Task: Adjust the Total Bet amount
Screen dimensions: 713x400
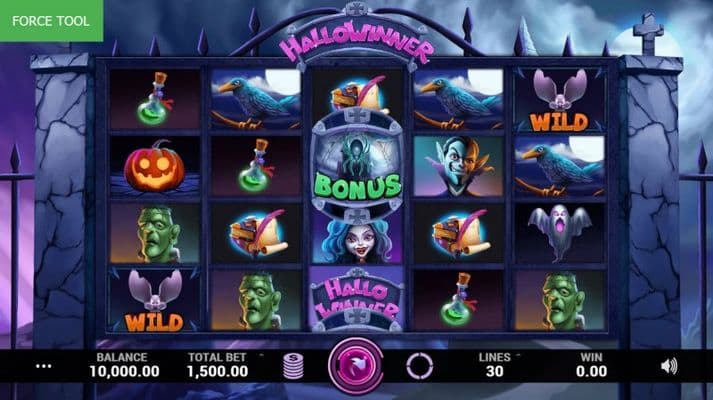Action: point(218,364)
